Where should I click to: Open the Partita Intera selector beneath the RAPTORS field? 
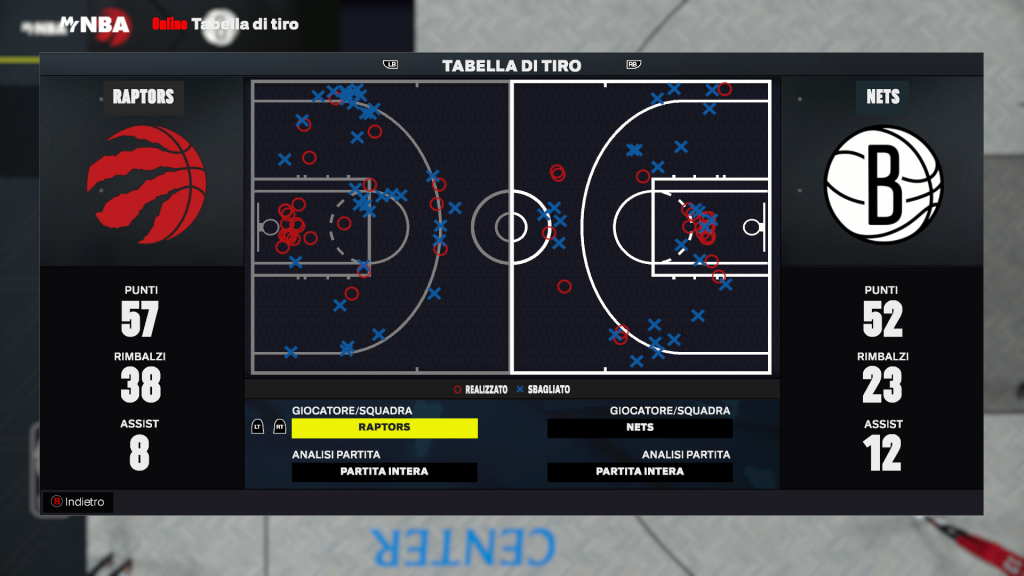click(384, 472)
